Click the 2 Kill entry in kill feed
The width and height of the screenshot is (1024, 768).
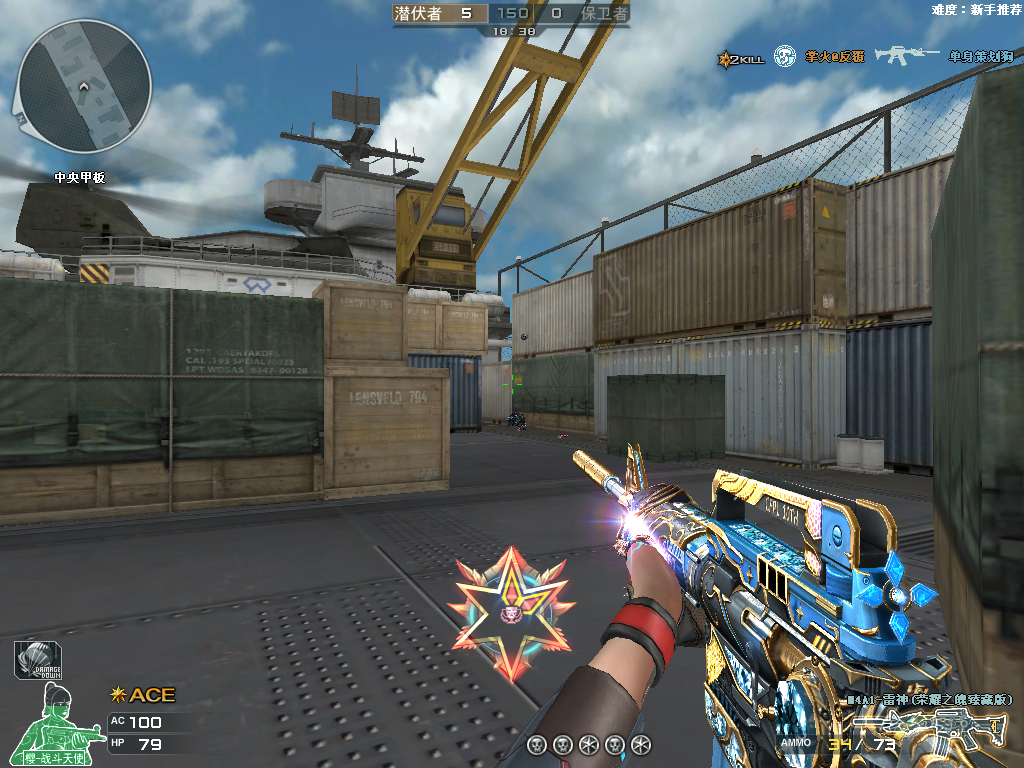pos(741,59)
